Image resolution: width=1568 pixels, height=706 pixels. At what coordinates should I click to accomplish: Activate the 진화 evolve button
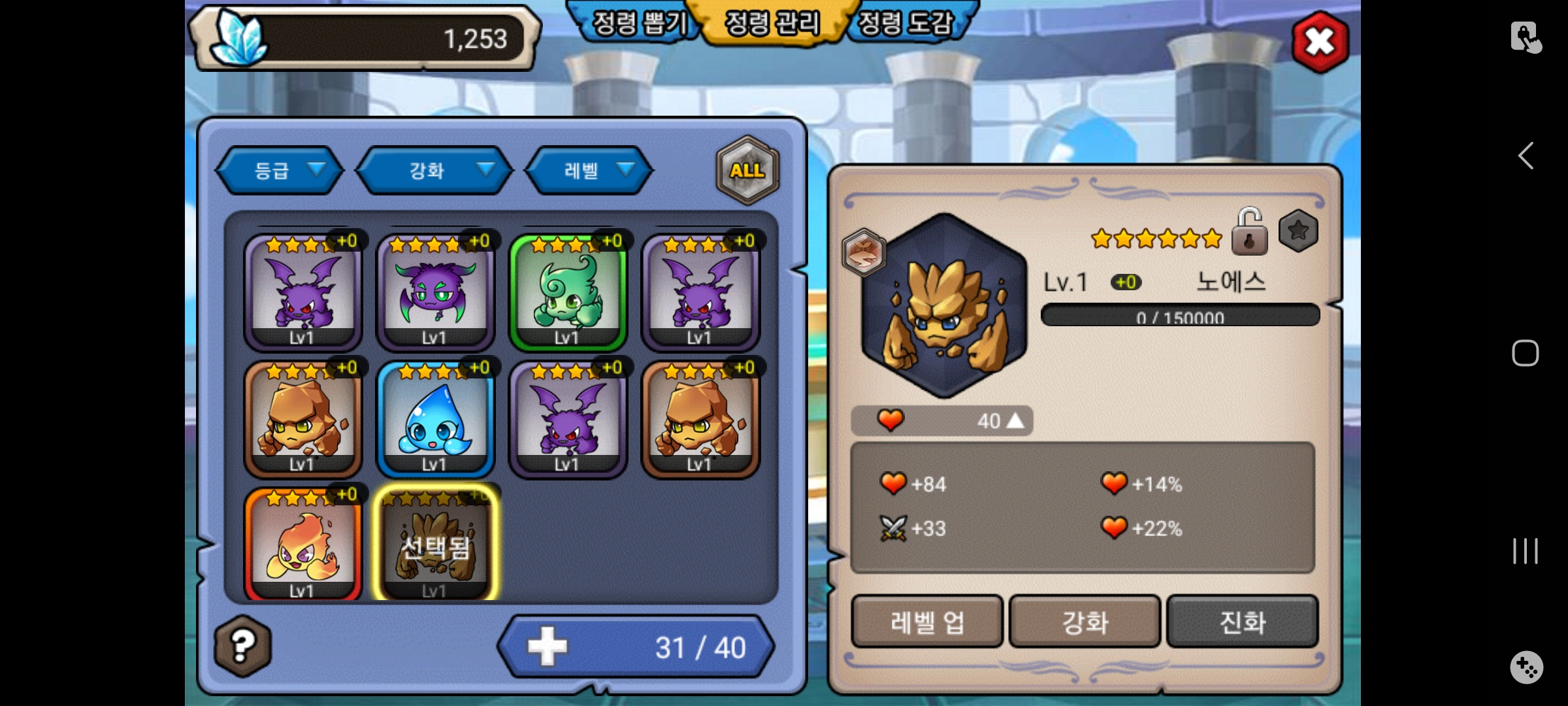(1242, 622)
